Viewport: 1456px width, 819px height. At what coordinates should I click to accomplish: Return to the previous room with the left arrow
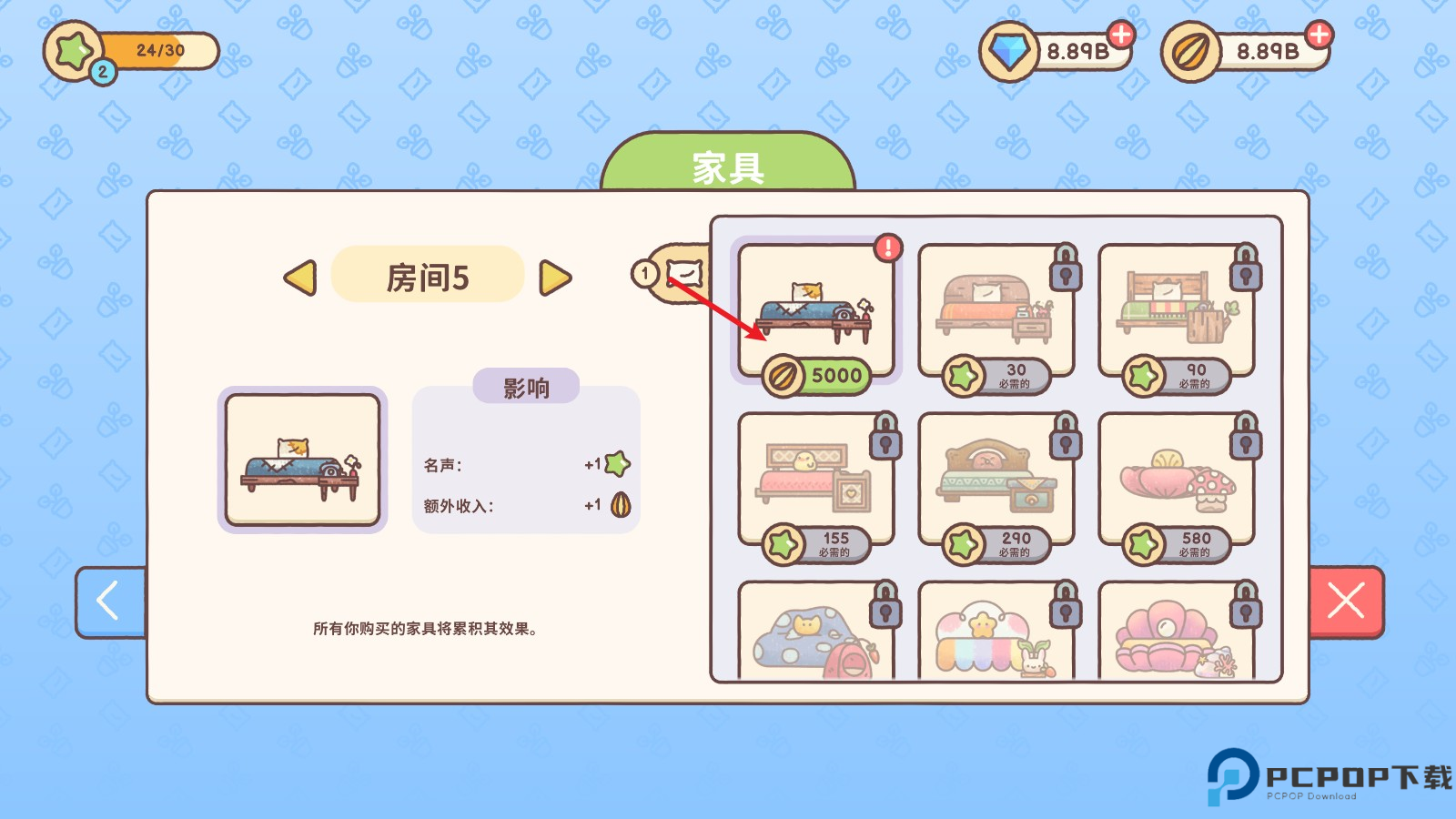tap(303, 278)
